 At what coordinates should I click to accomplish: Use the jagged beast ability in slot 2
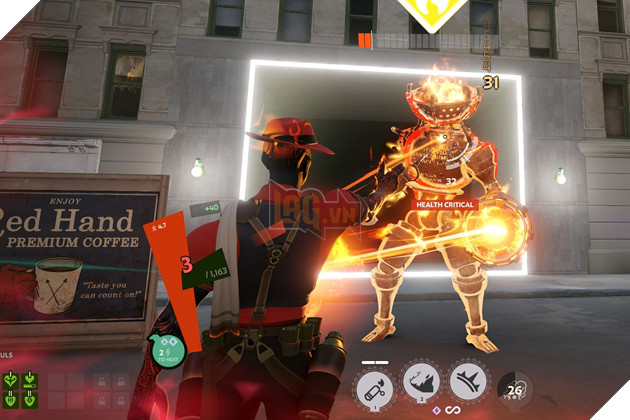422,383
